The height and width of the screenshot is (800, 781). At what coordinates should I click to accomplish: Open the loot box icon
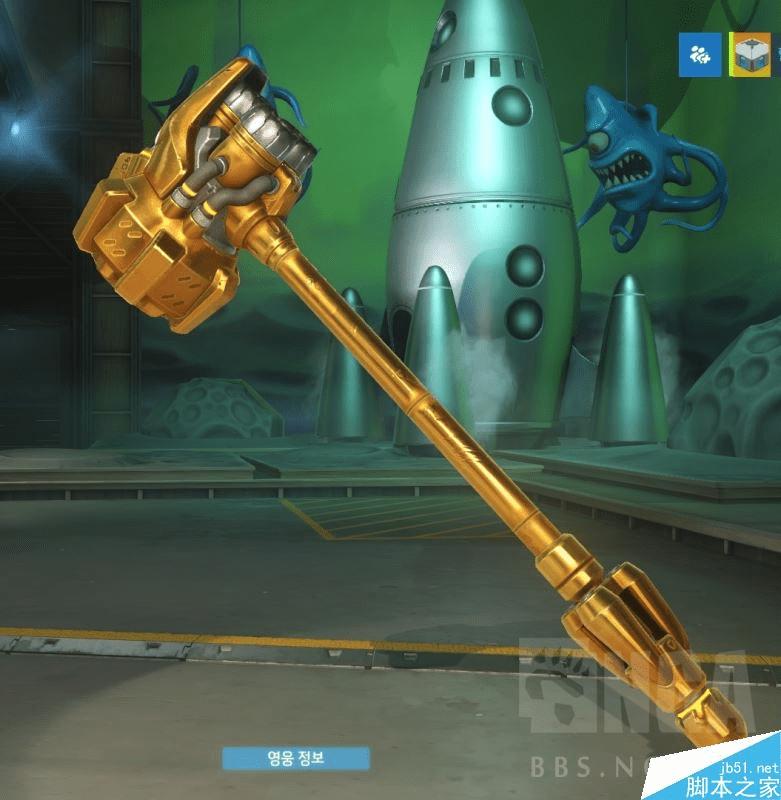tap(751, 55)
